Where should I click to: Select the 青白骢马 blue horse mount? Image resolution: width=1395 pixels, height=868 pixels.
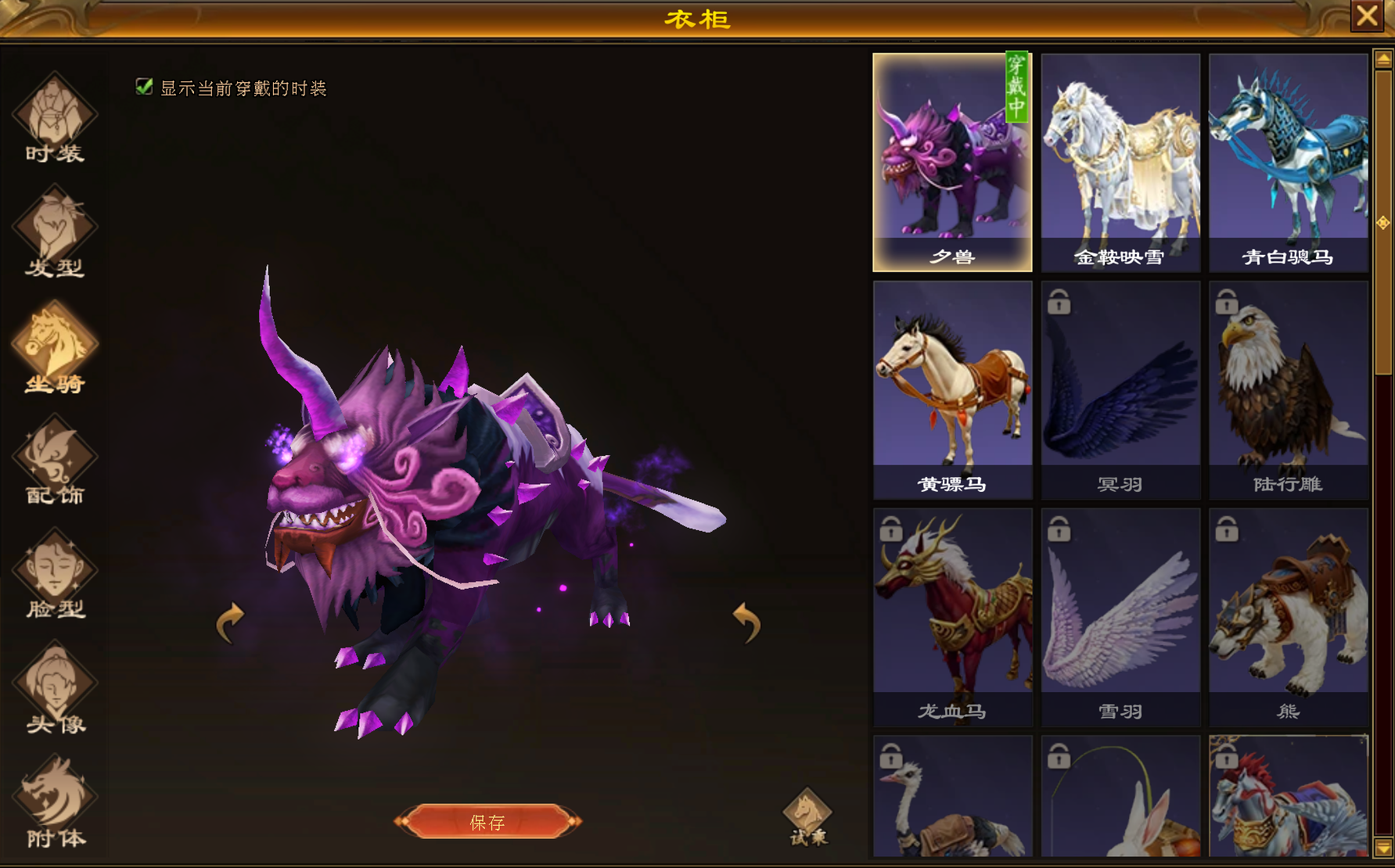coord(1288,163)
